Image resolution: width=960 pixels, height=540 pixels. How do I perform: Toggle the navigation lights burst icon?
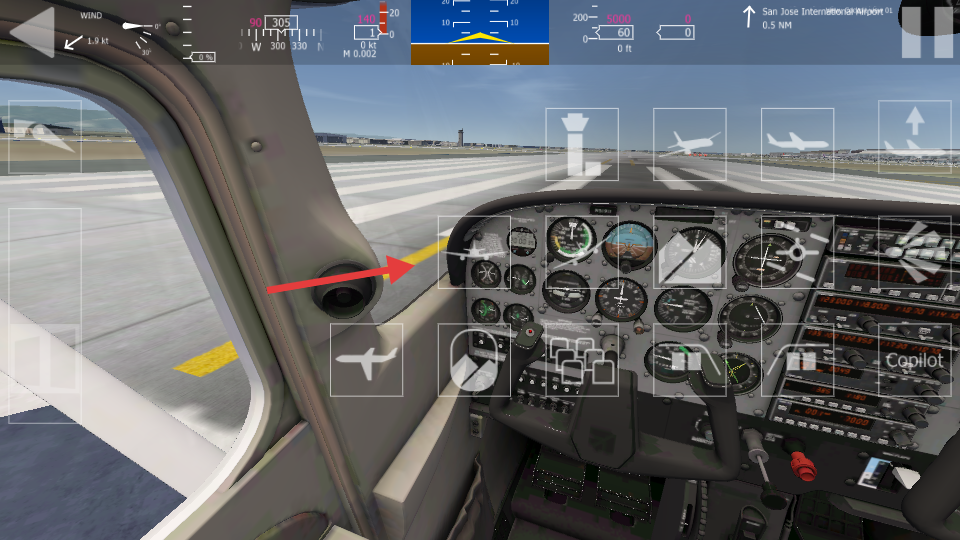point(914,252)
